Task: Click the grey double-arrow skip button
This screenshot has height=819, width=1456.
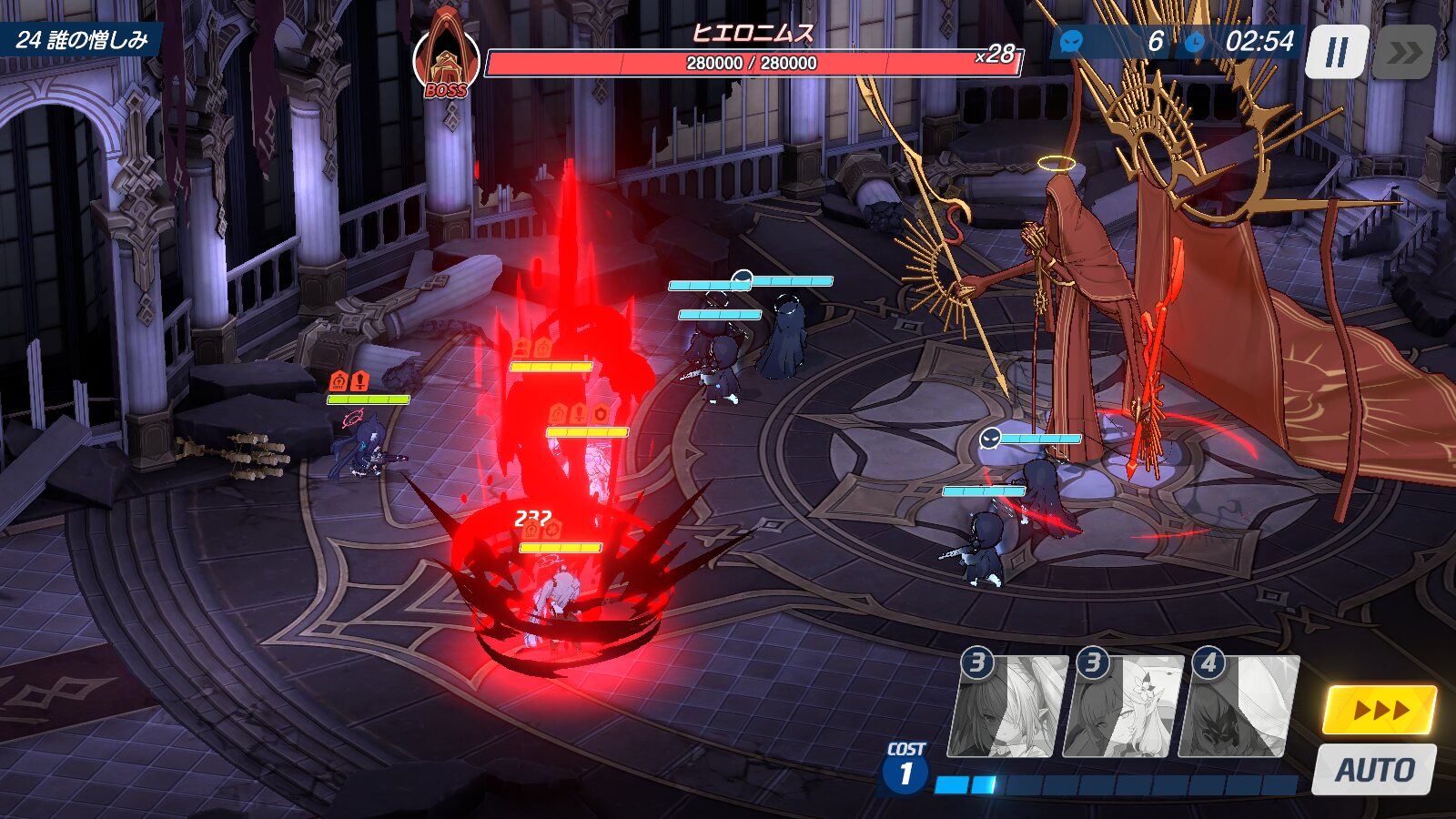Action: pos(1404,52)
